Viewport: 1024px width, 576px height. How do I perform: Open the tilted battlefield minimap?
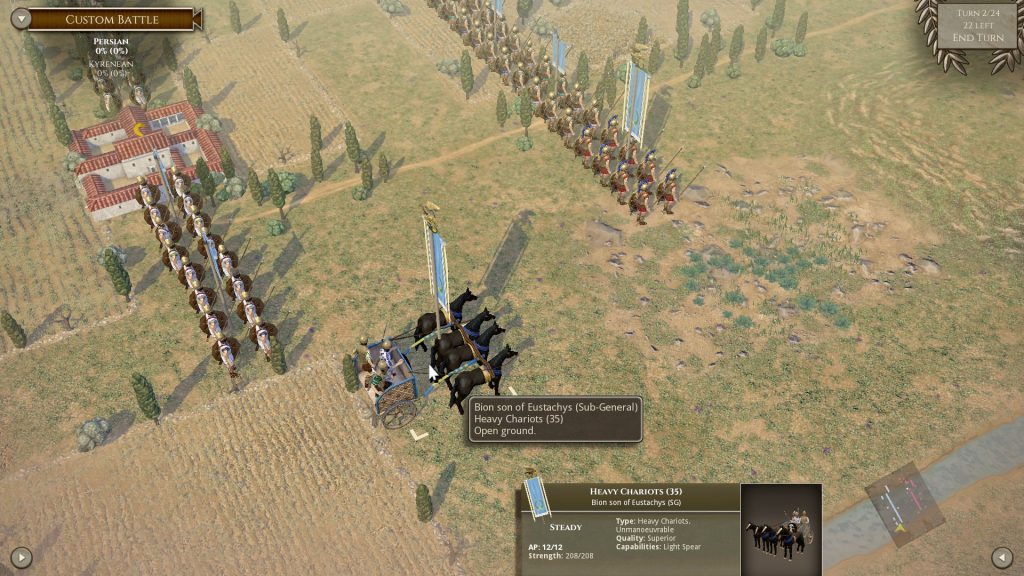tap(904, 503)
